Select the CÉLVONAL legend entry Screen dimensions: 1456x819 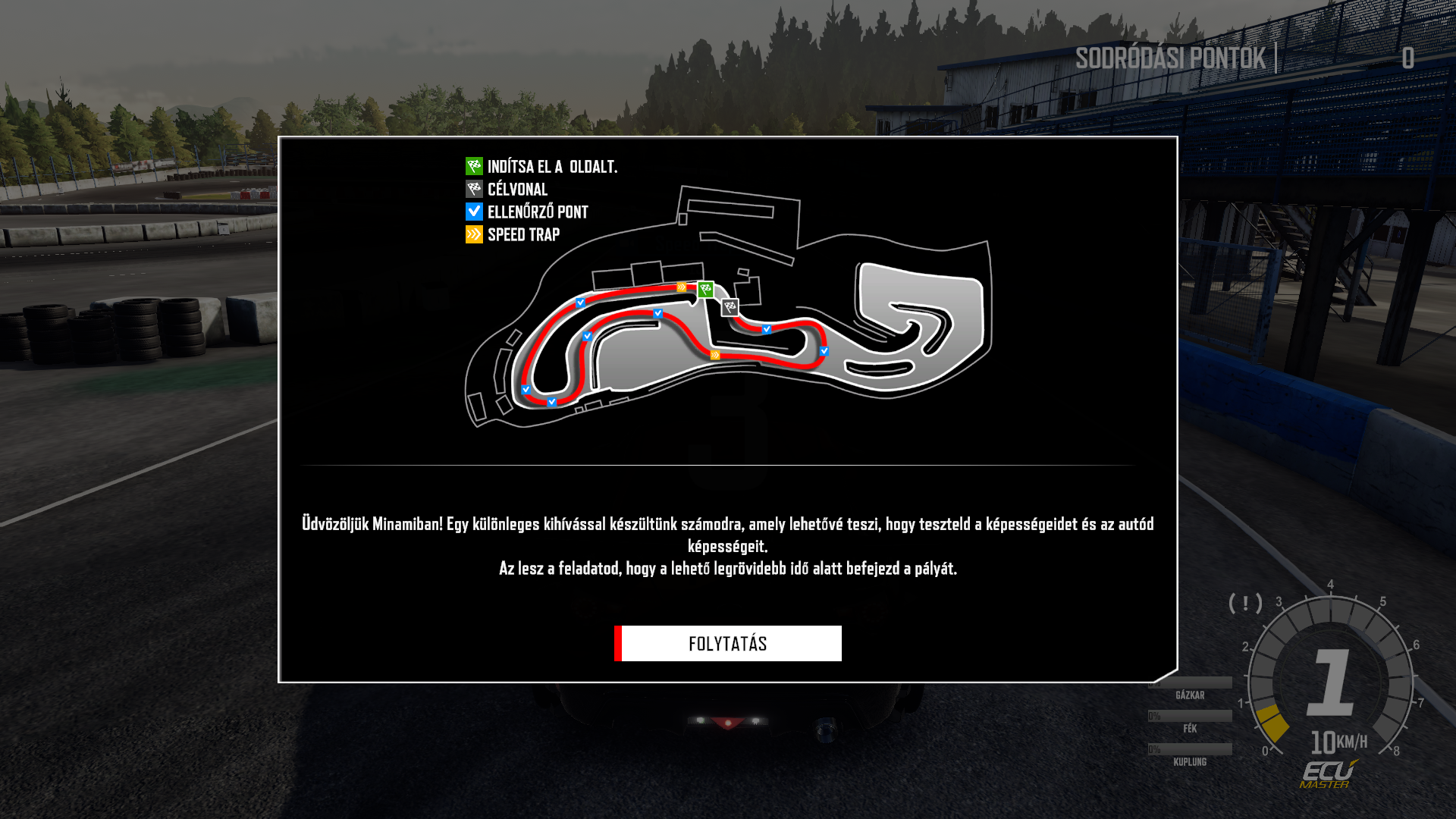tap(507, 190)
